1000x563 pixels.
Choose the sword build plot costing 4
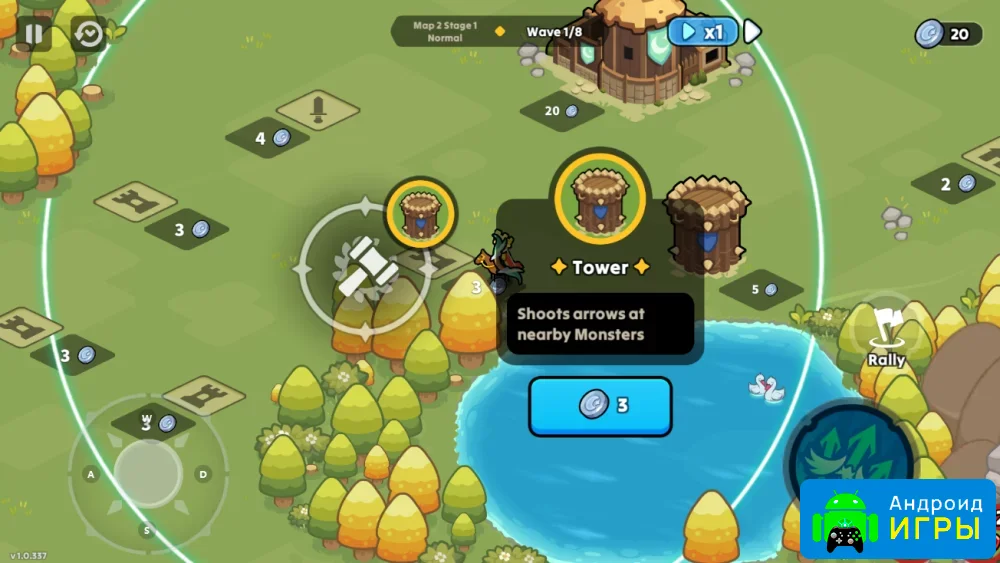(317, 108)
